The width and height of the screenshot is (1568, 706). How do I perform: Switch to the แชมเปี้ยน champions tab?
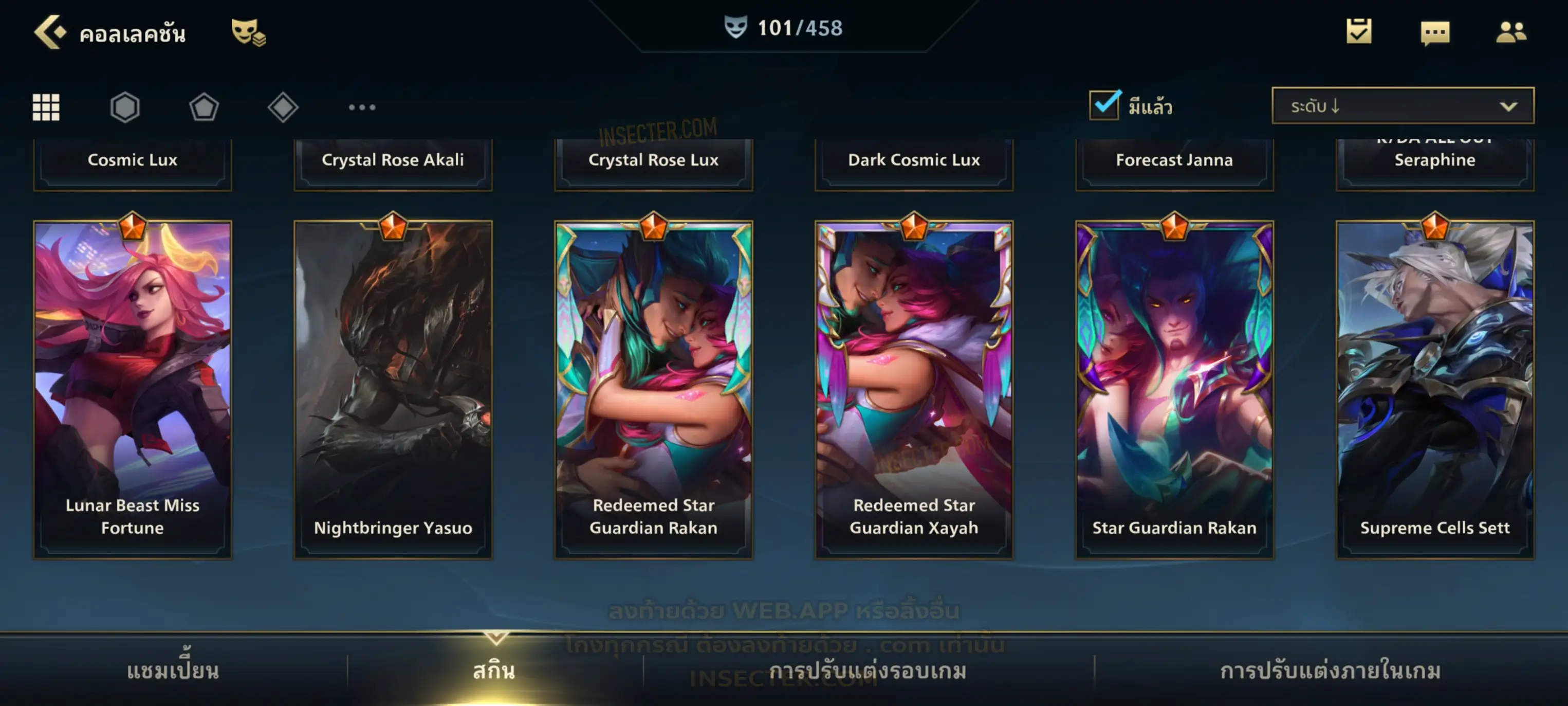(173, 671)
